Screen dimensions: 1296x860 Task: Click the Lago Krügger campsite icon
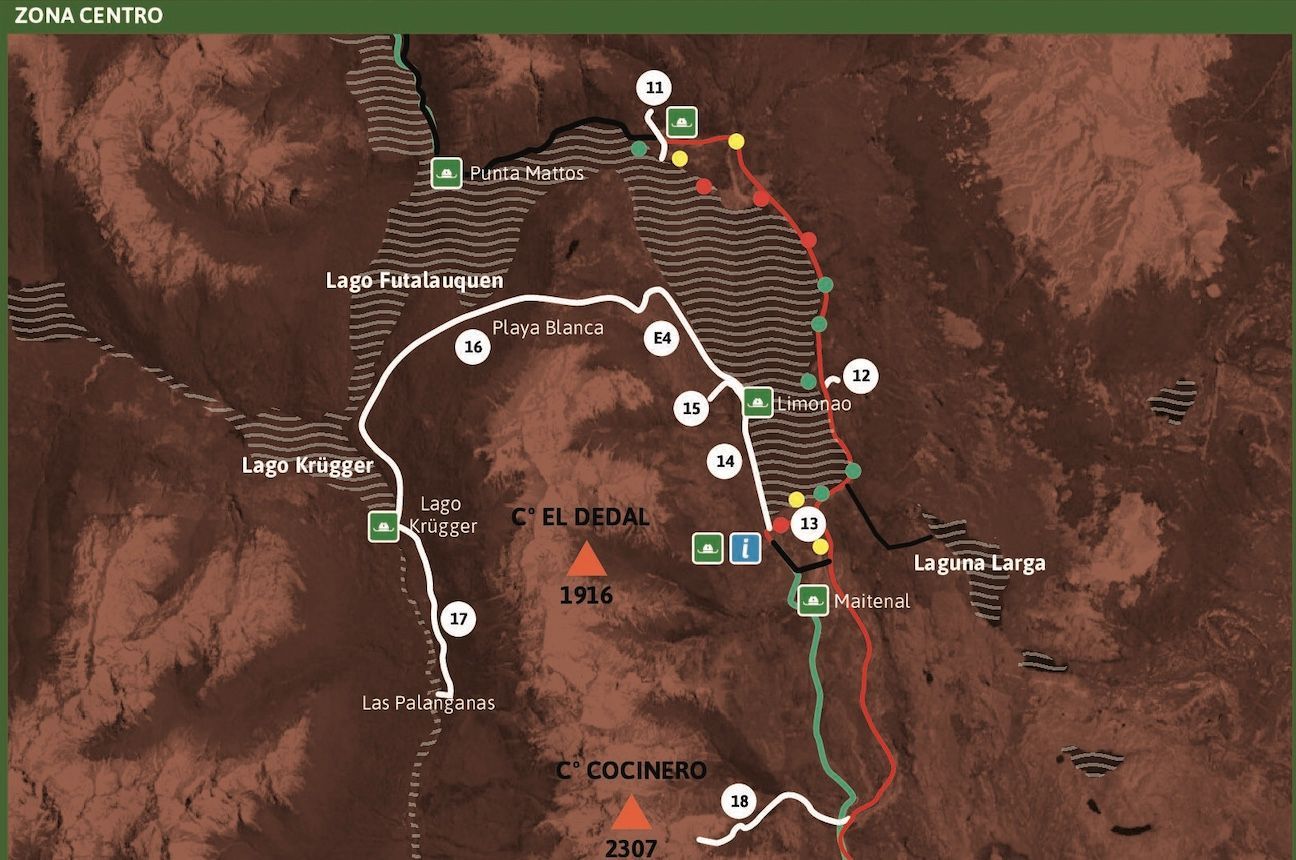point(382,526)
